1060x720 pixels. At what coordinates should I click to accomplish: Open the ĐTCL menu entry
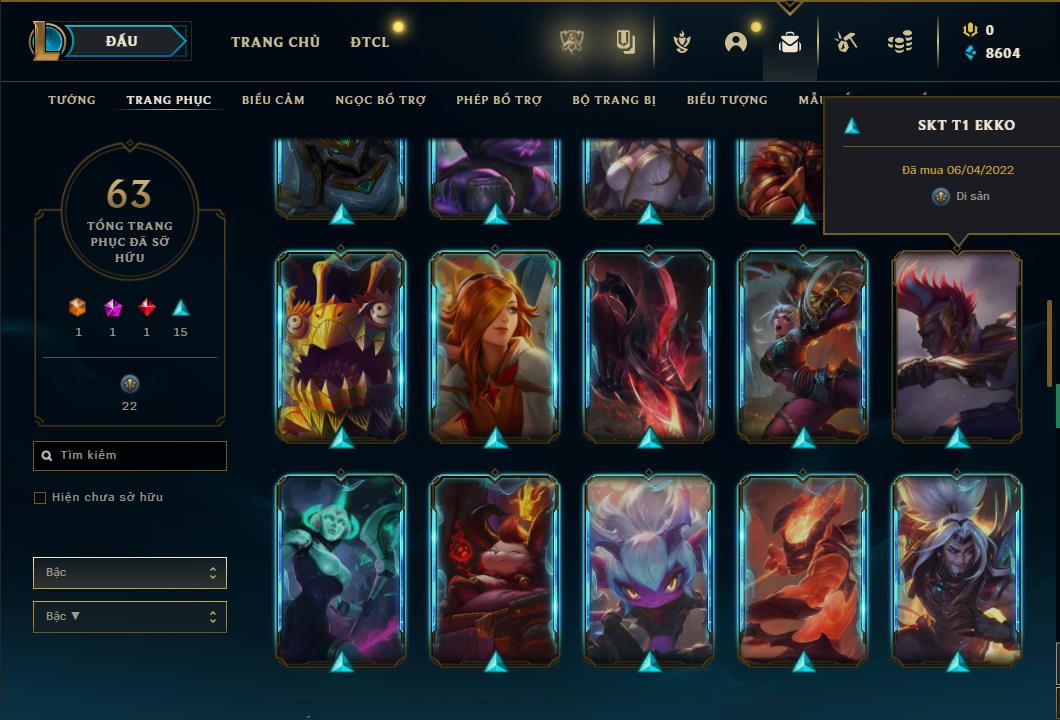pyautogui.click(x=370, y=42)
